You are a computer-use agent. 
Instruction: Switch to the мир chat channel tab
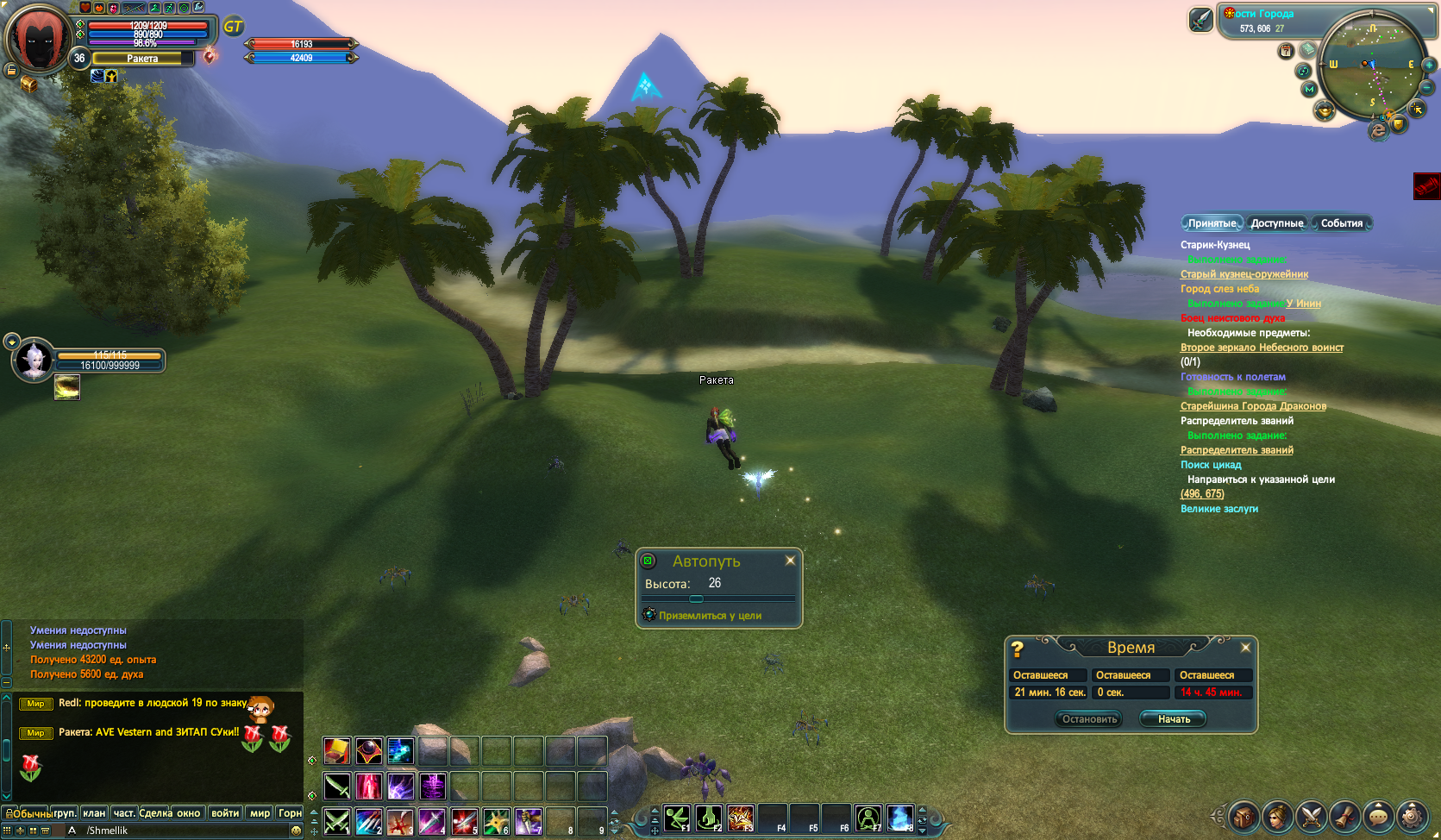(260, 813)
